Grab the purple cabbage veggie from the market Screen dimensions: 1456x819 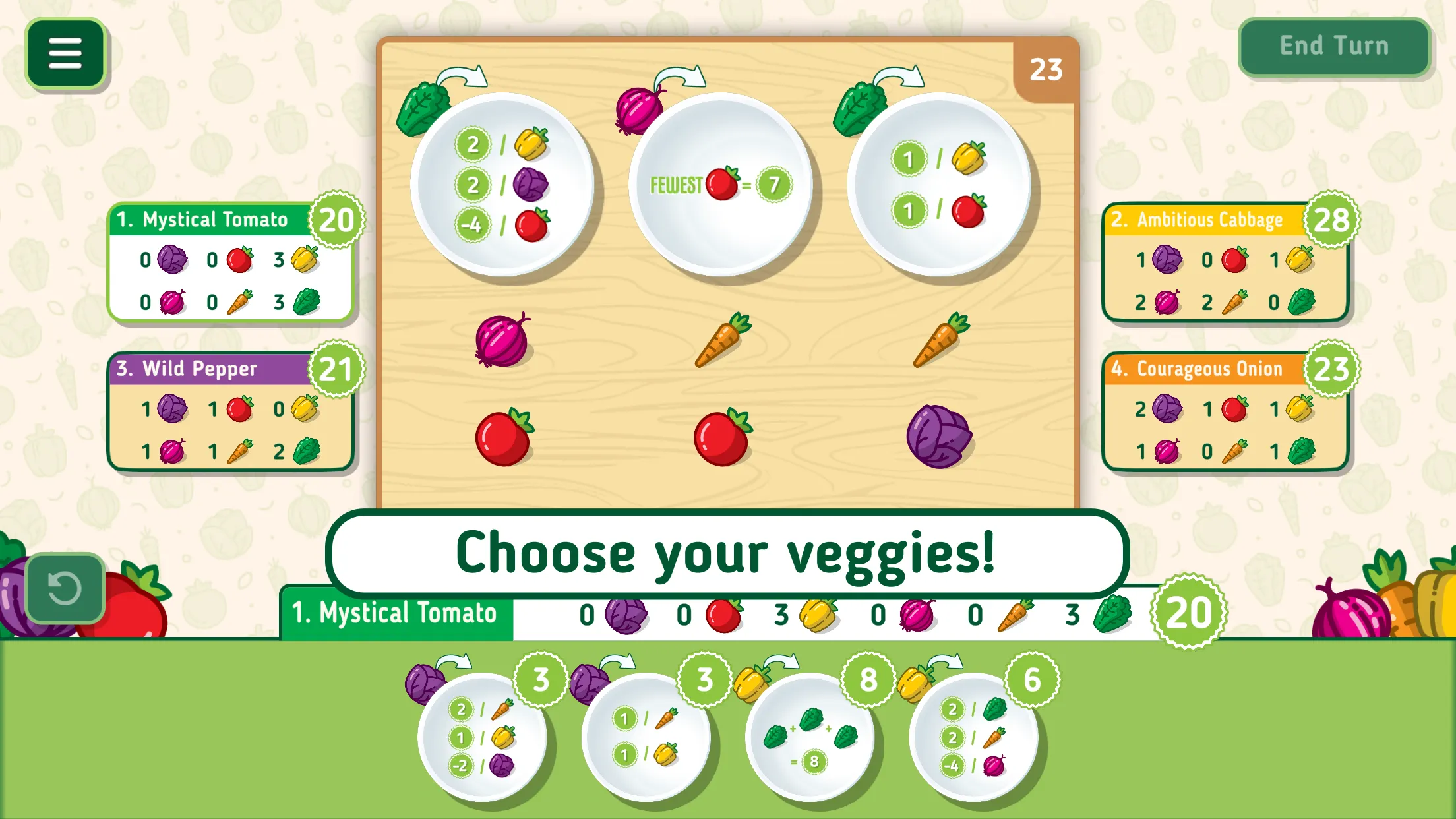938,436
